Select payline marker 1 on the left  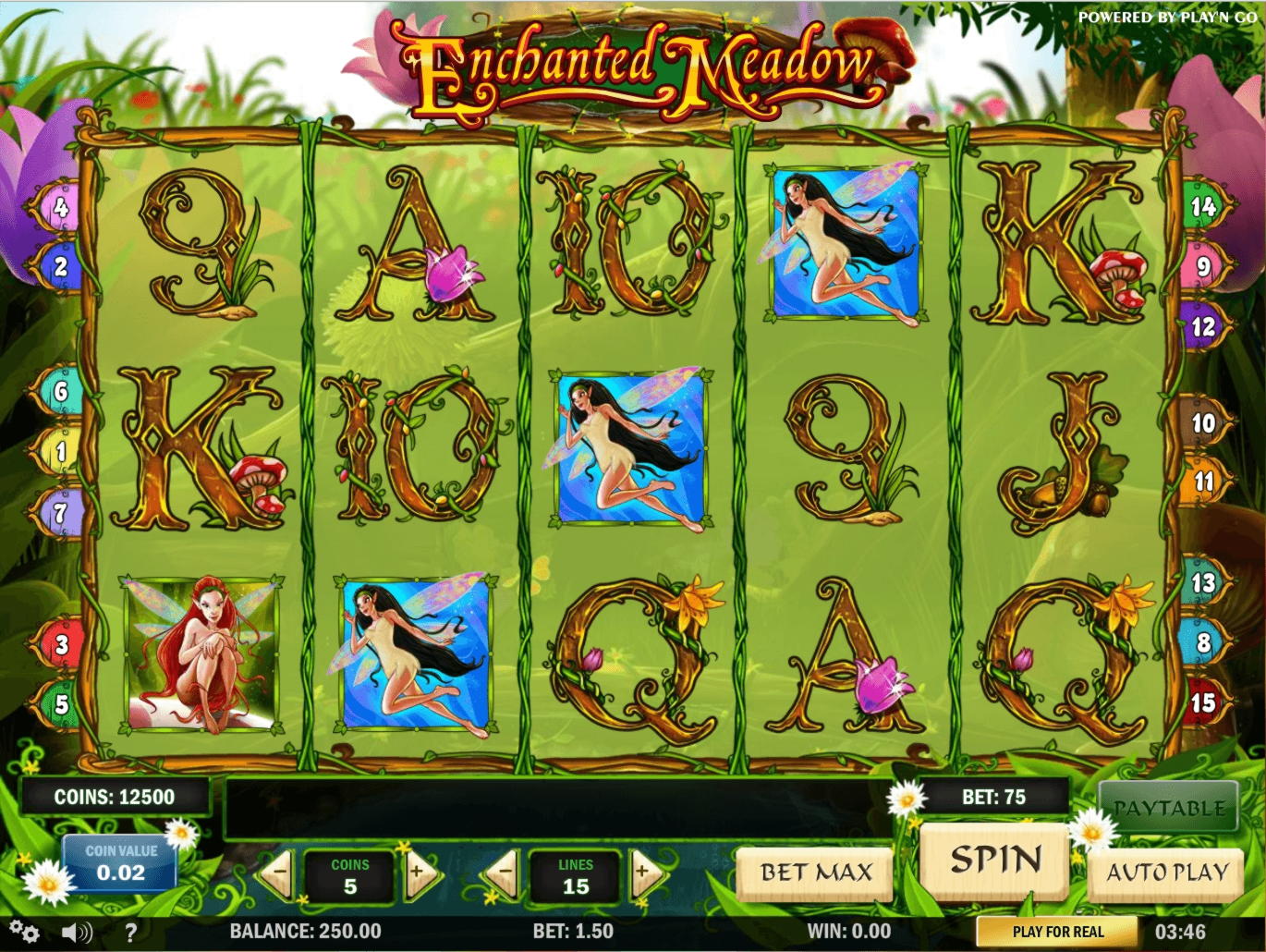click(61, 450)
